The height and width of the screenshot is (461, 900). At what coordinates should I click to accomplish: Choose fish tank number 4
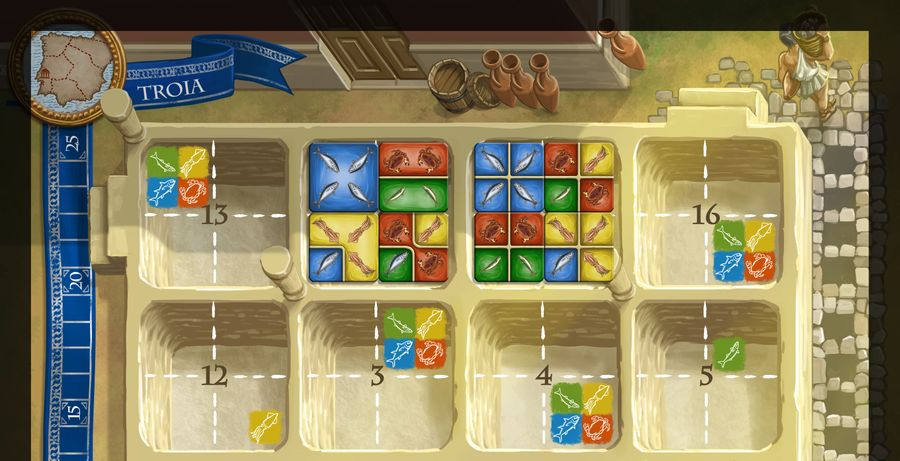point(543,376)
